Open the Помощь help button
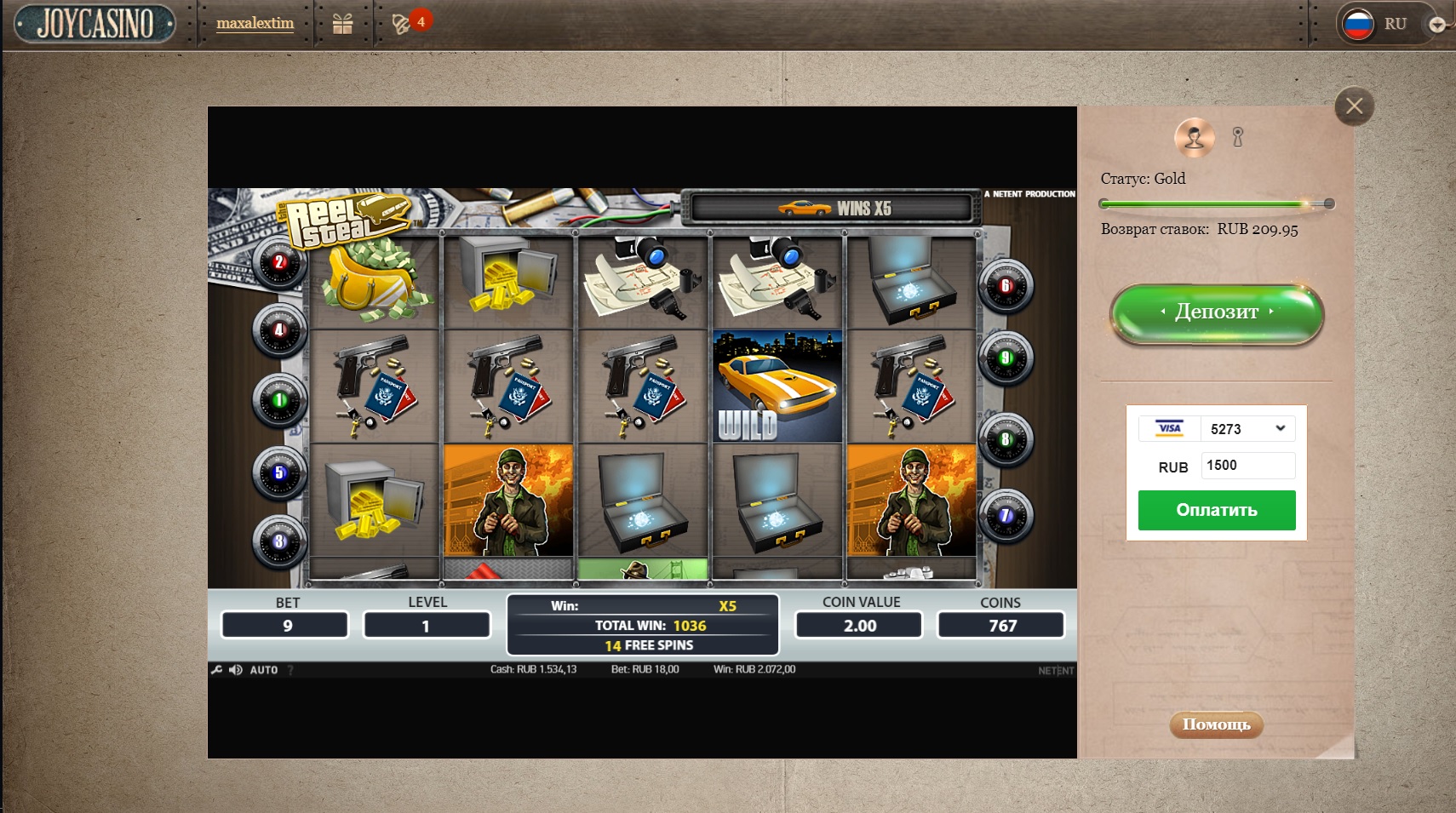 1216,724
